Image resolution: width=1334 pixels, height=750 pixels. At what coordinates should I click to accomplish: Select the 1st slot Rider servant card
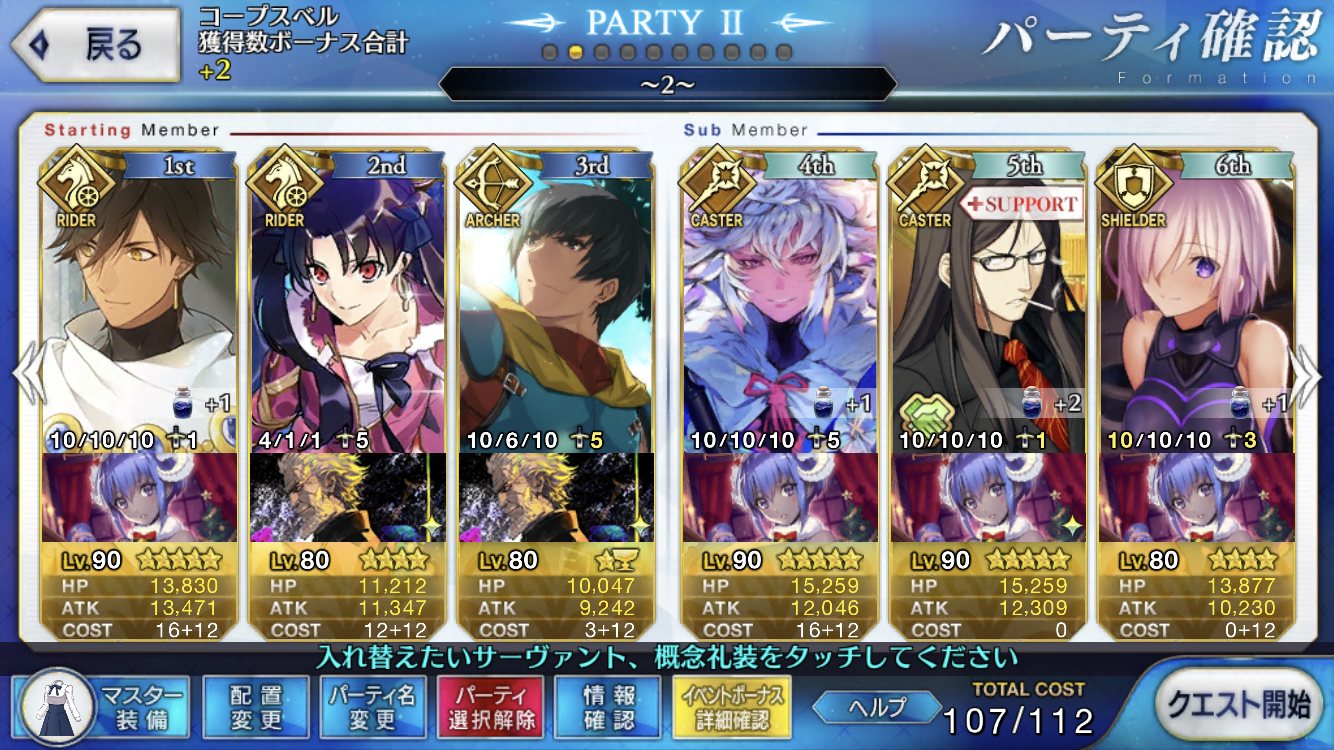click(x=140, y=300)
